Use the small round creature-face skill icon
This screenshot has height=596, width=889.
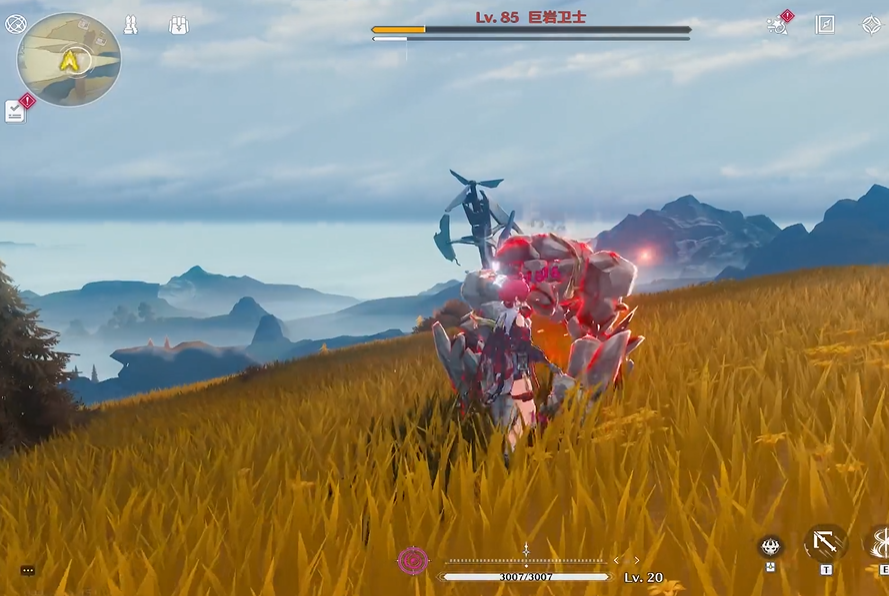point(770,546)
